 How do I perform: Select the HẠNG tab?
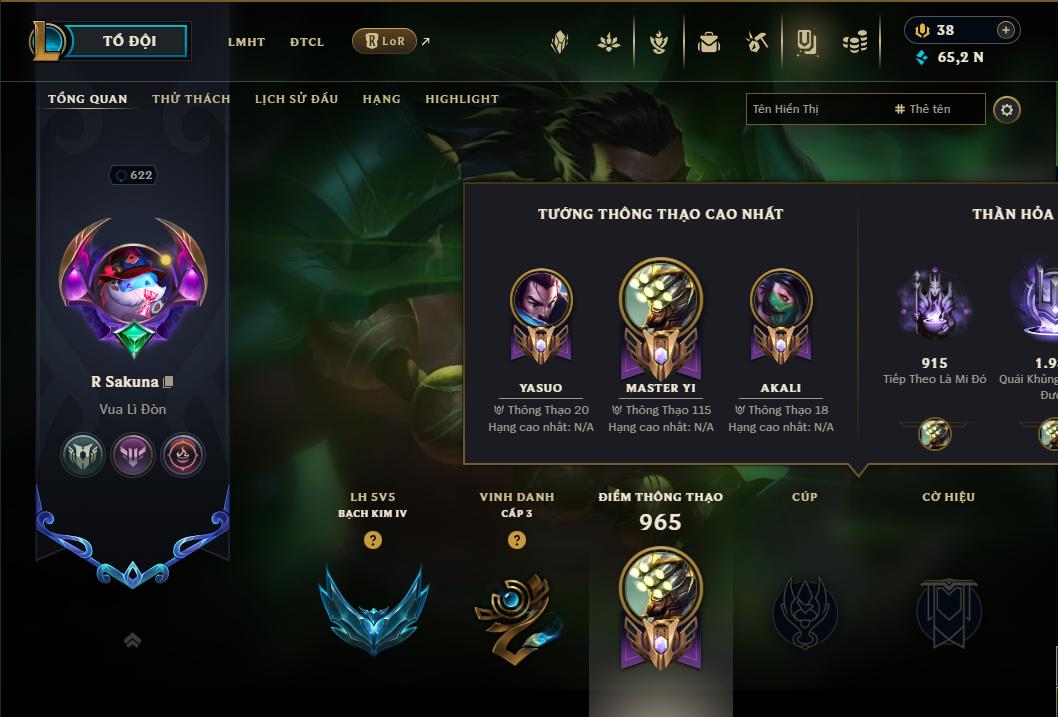coord(381,99)
